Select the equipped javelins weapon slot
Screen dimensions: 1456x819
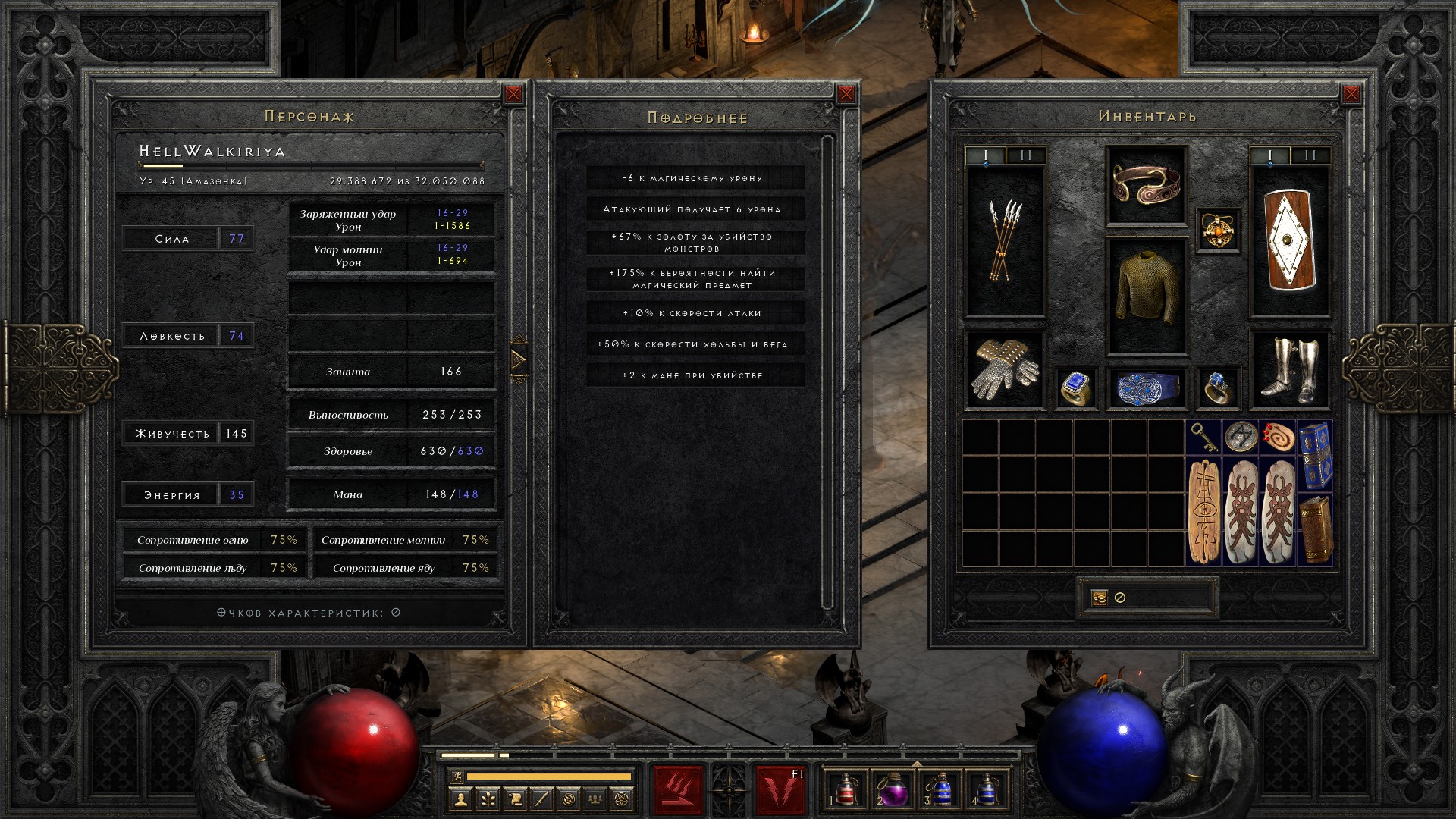1005,241
